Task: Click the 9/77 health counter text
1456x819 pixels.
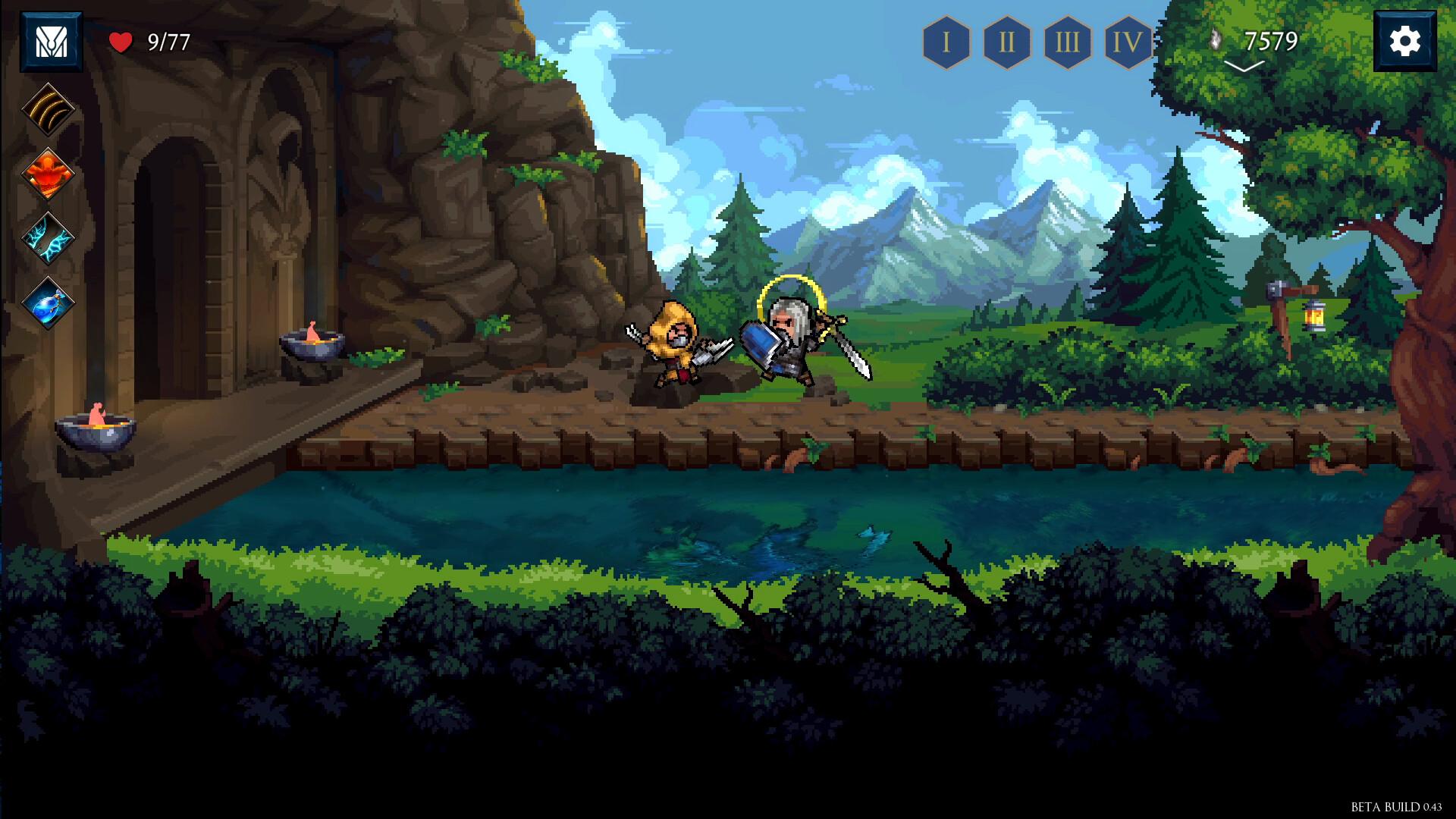Action: coord(168,42)
